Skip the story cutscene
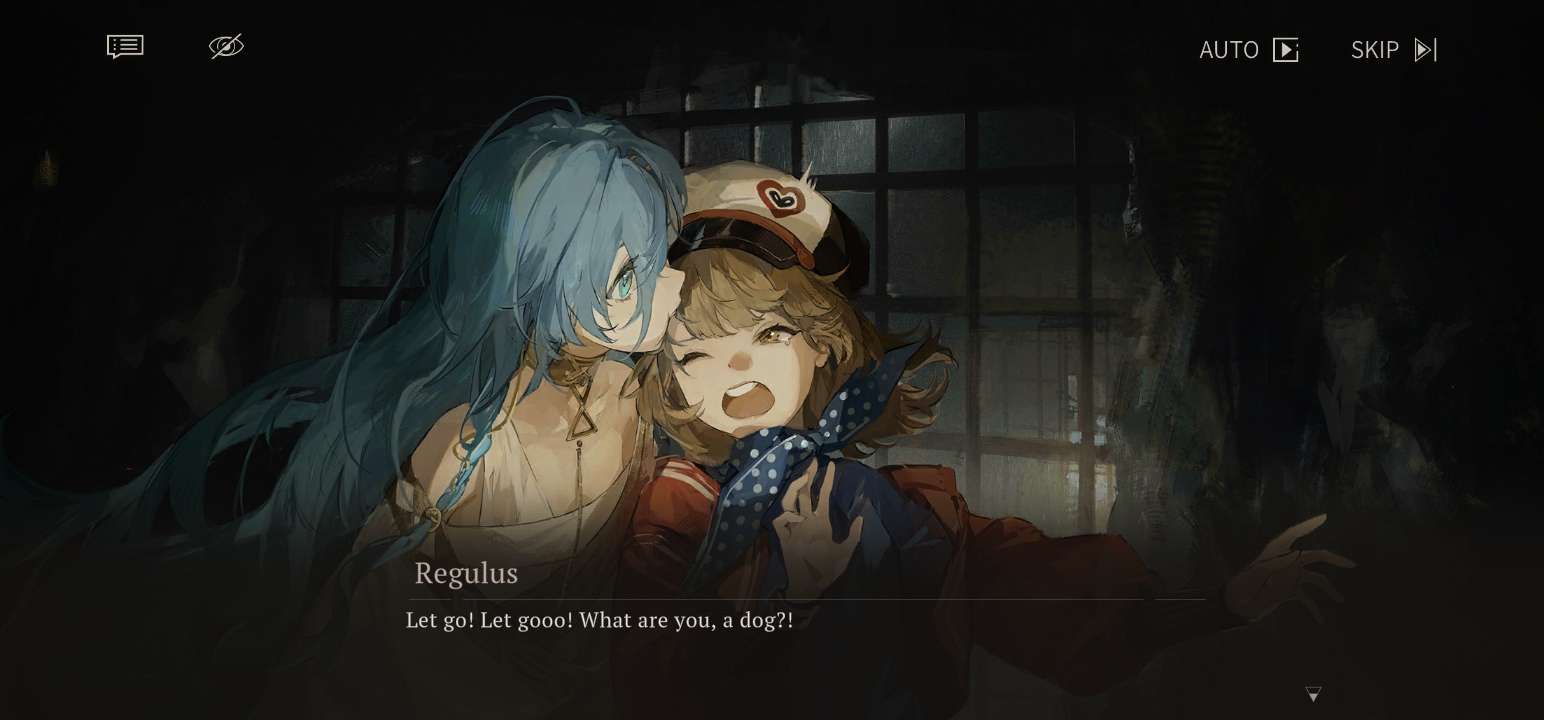This screenshot has width=1544, height=720. (1393, 50)
